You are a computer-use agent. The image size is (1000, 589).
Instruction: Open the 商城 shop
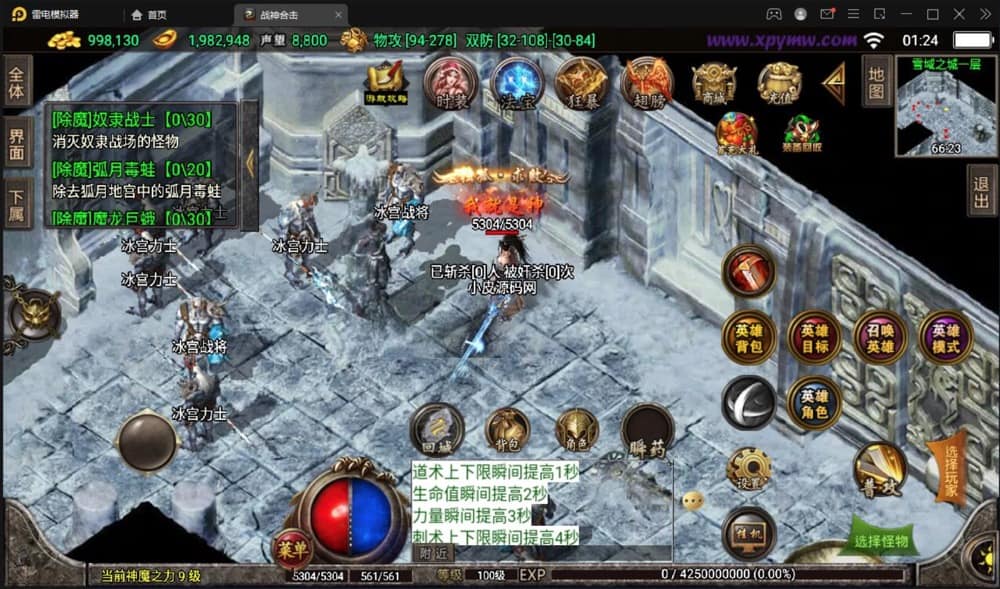click(x=714, y=84)
